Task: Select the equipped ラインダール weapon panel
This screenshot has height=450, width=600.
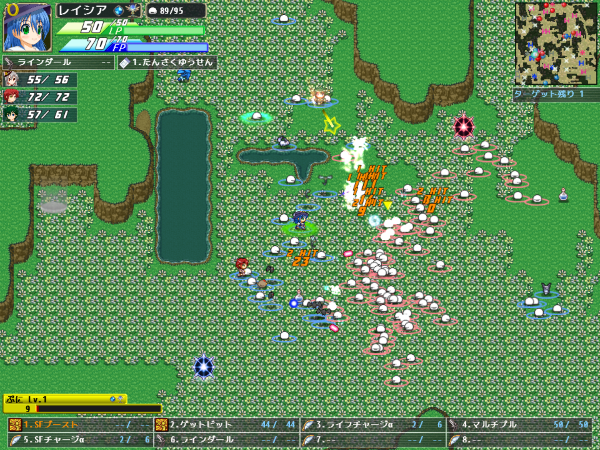Action: tap(58, 62)
